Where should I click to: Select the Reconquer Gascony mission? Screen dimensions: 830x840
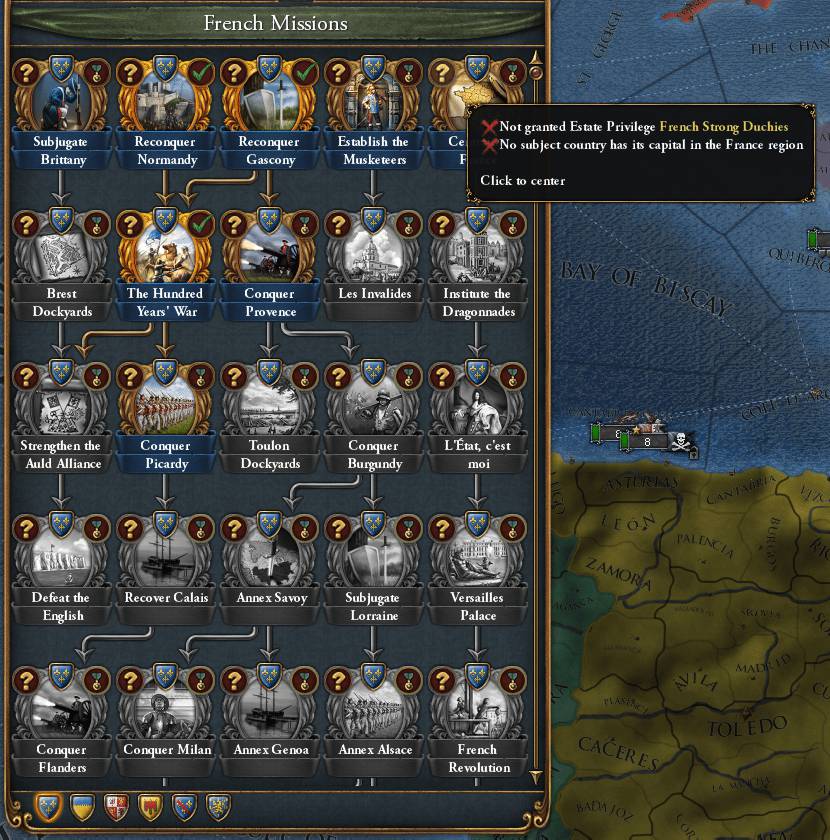(x=269, y=102)
